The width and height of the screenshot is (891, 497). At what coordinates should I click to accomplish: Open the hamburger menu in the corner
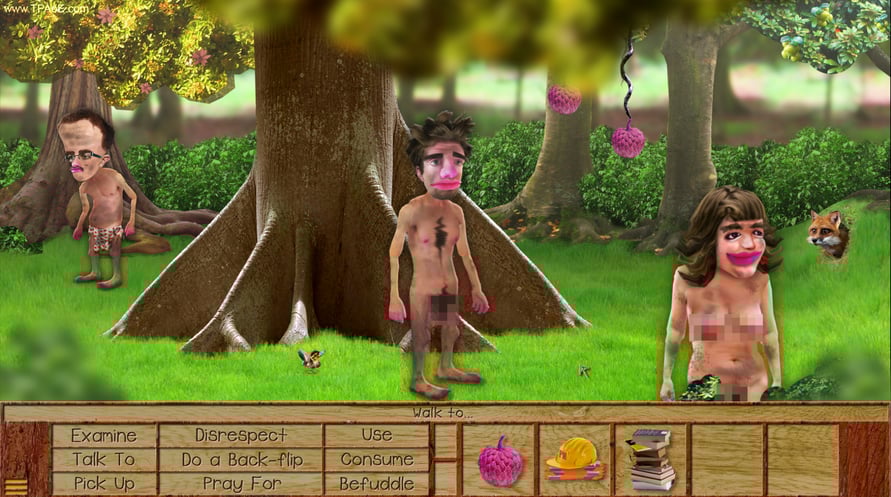point(17,486)
